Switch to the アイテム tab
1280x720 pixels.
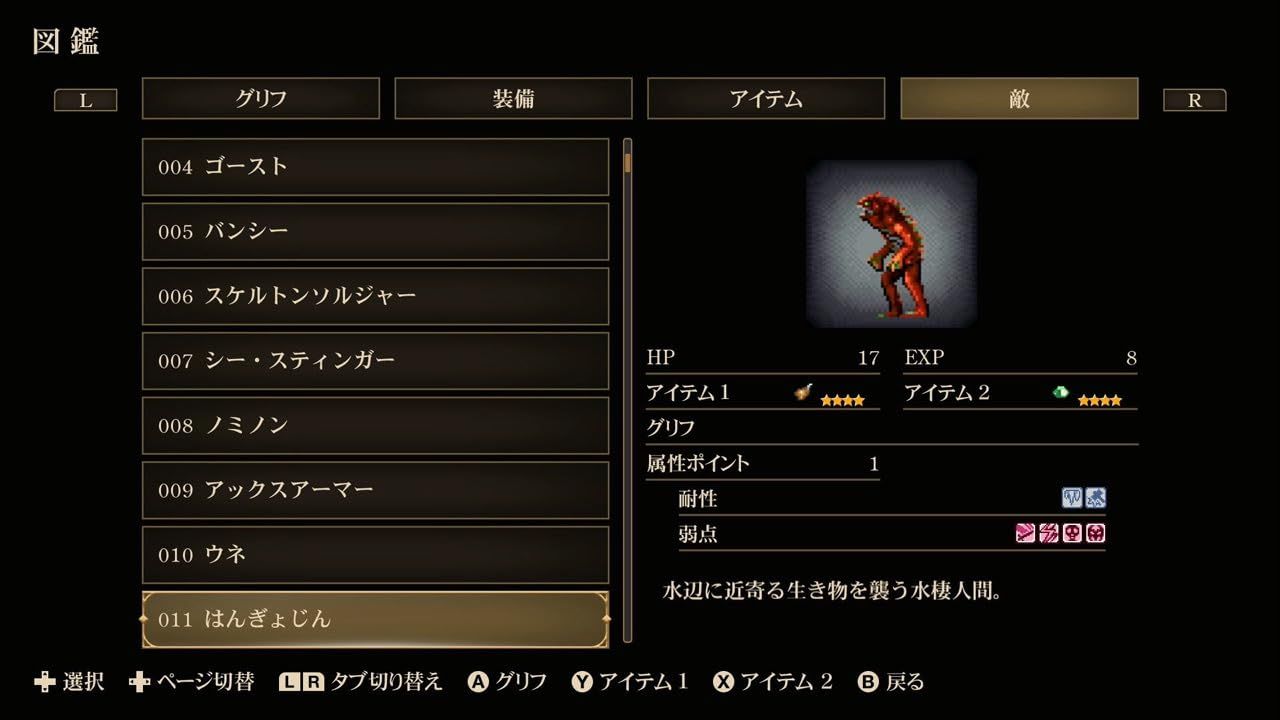[766, 98]
